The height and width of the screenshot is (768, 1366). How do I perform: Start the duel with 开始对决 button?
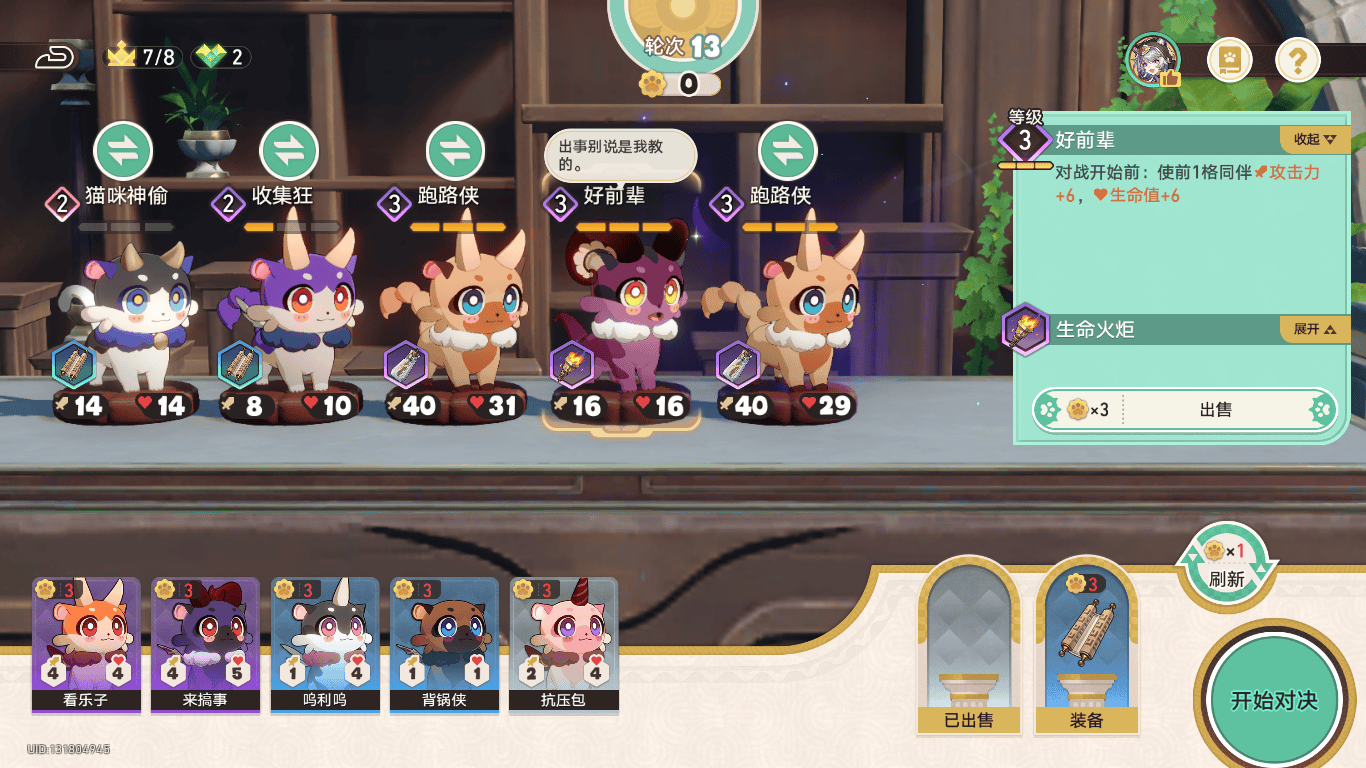(x=1273, y=699)
